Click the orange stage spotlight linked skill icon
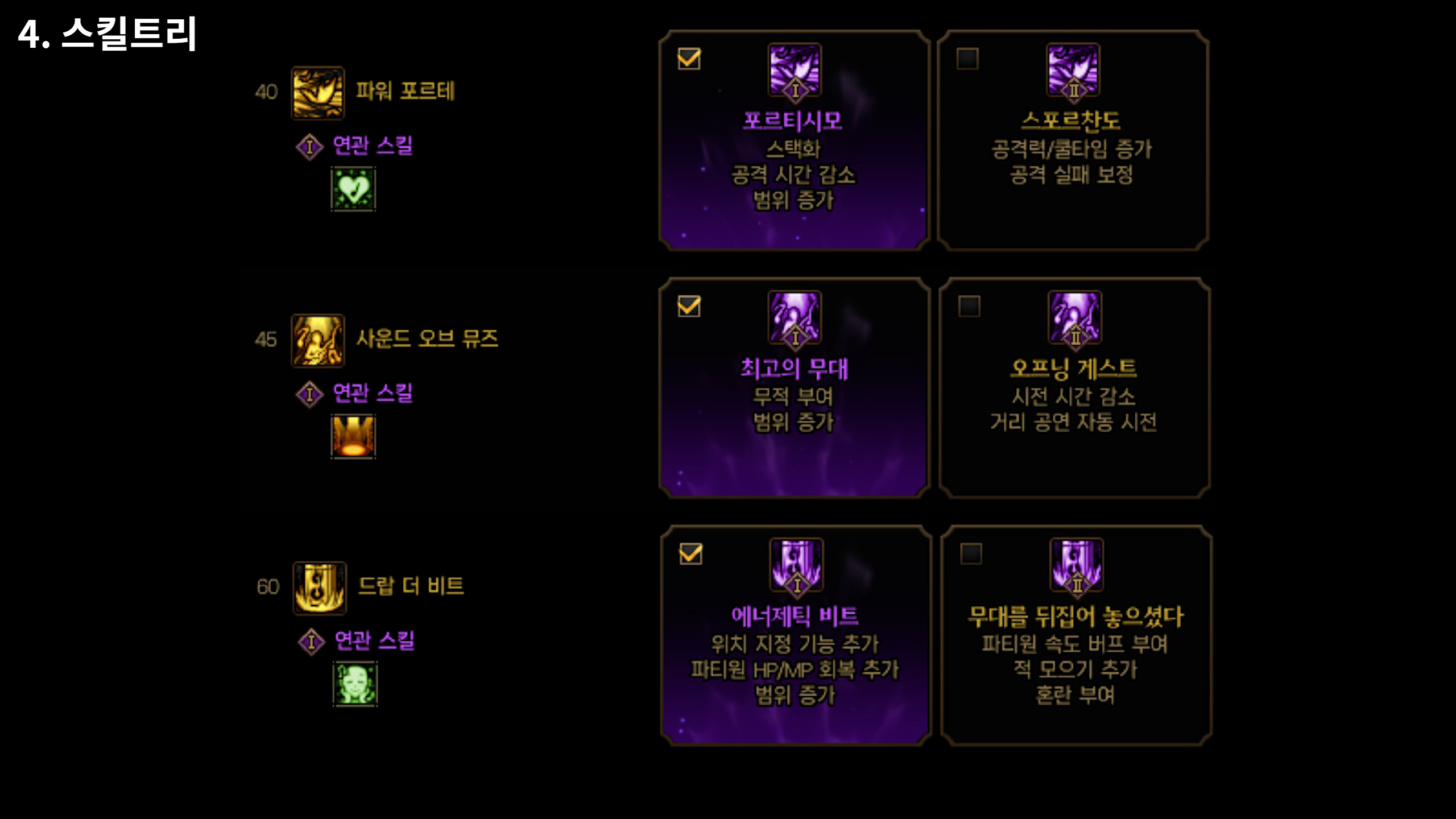The image size is (1456, 819). 353,436
